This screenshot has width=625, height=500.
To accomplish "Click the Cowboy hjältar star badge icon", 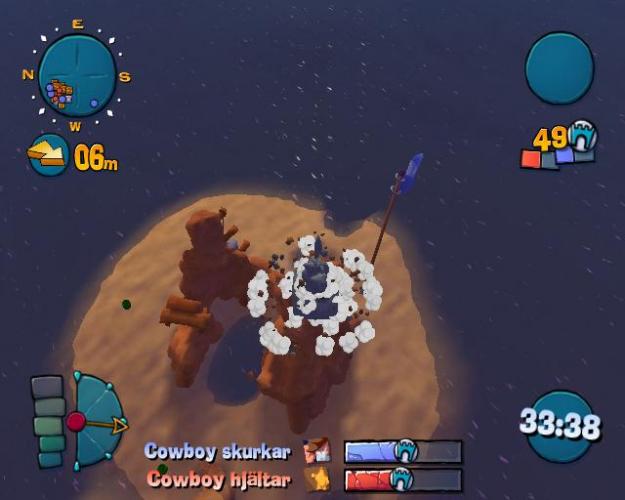I will click(x=318, y=479).
